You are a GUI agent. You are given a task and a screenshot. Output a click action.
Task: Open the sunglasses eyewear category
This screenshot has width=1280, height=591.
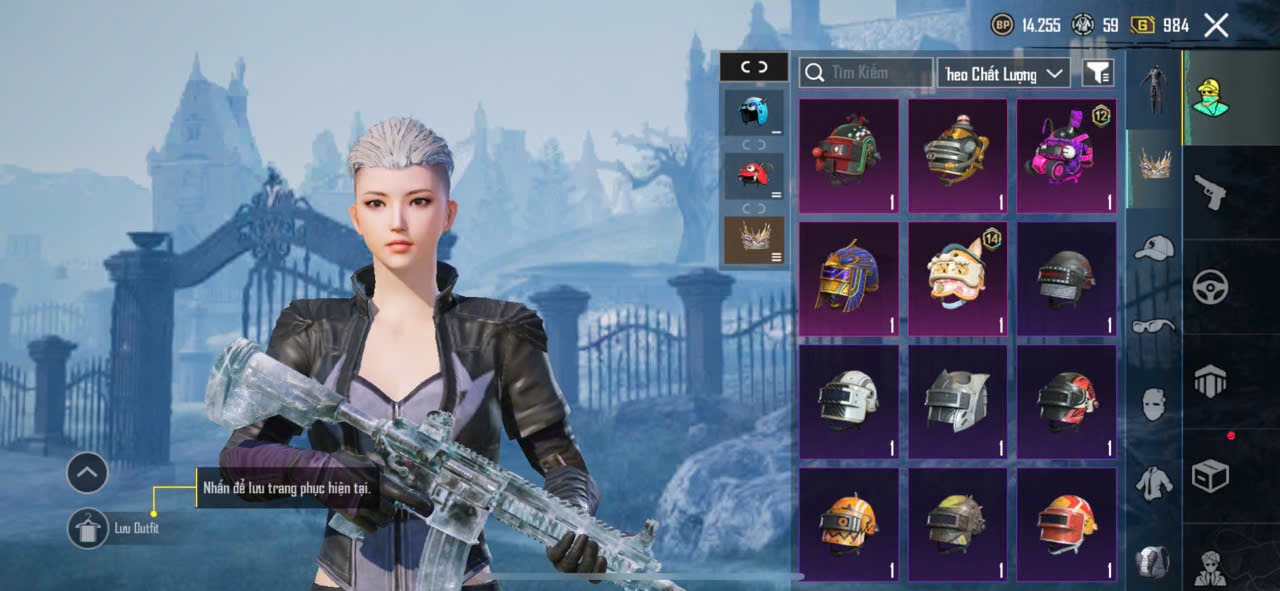[x=1154, y=325]
